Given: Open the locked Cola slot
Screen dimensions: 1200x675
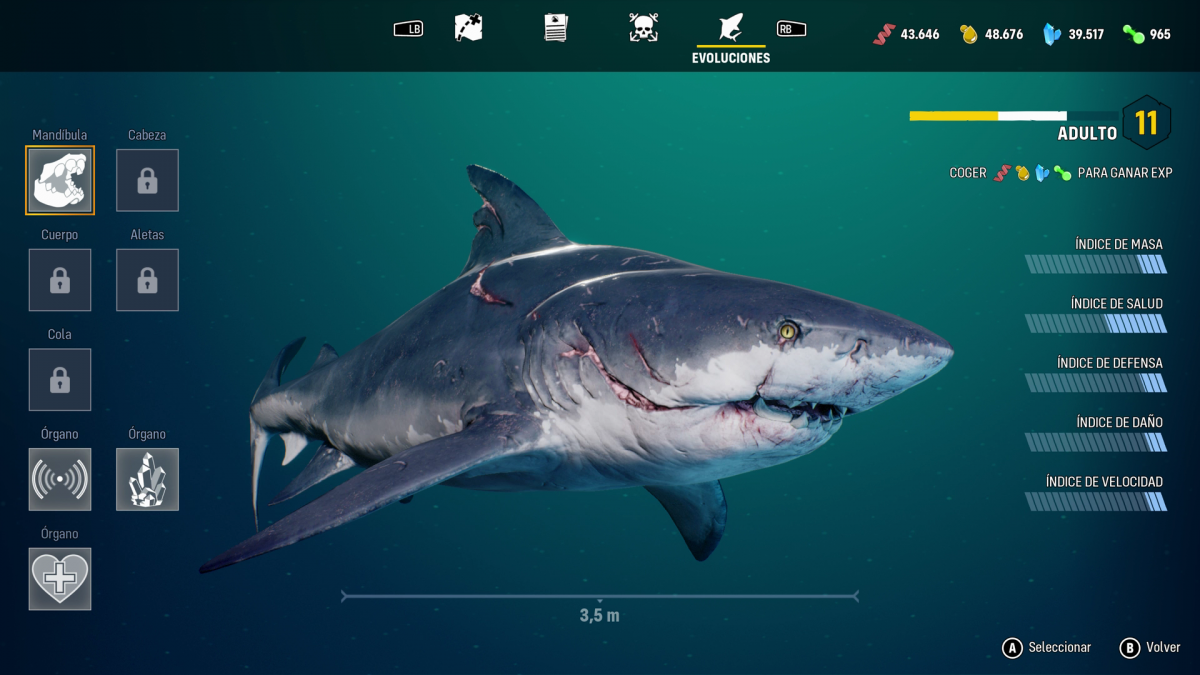Looking at the screenshot, I should click(60, 379).
